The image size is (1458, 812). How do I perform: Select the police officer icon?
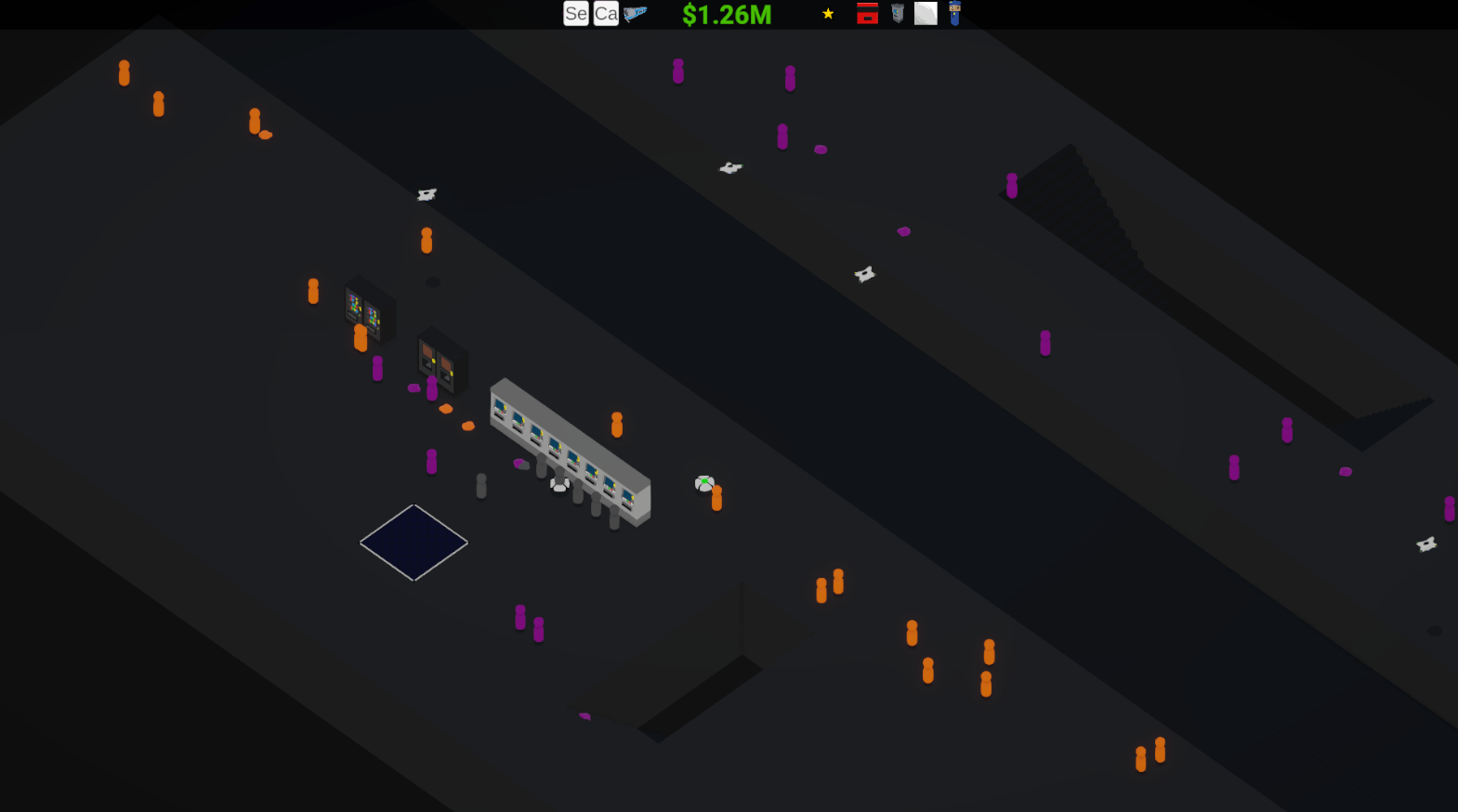pos(953,14)
